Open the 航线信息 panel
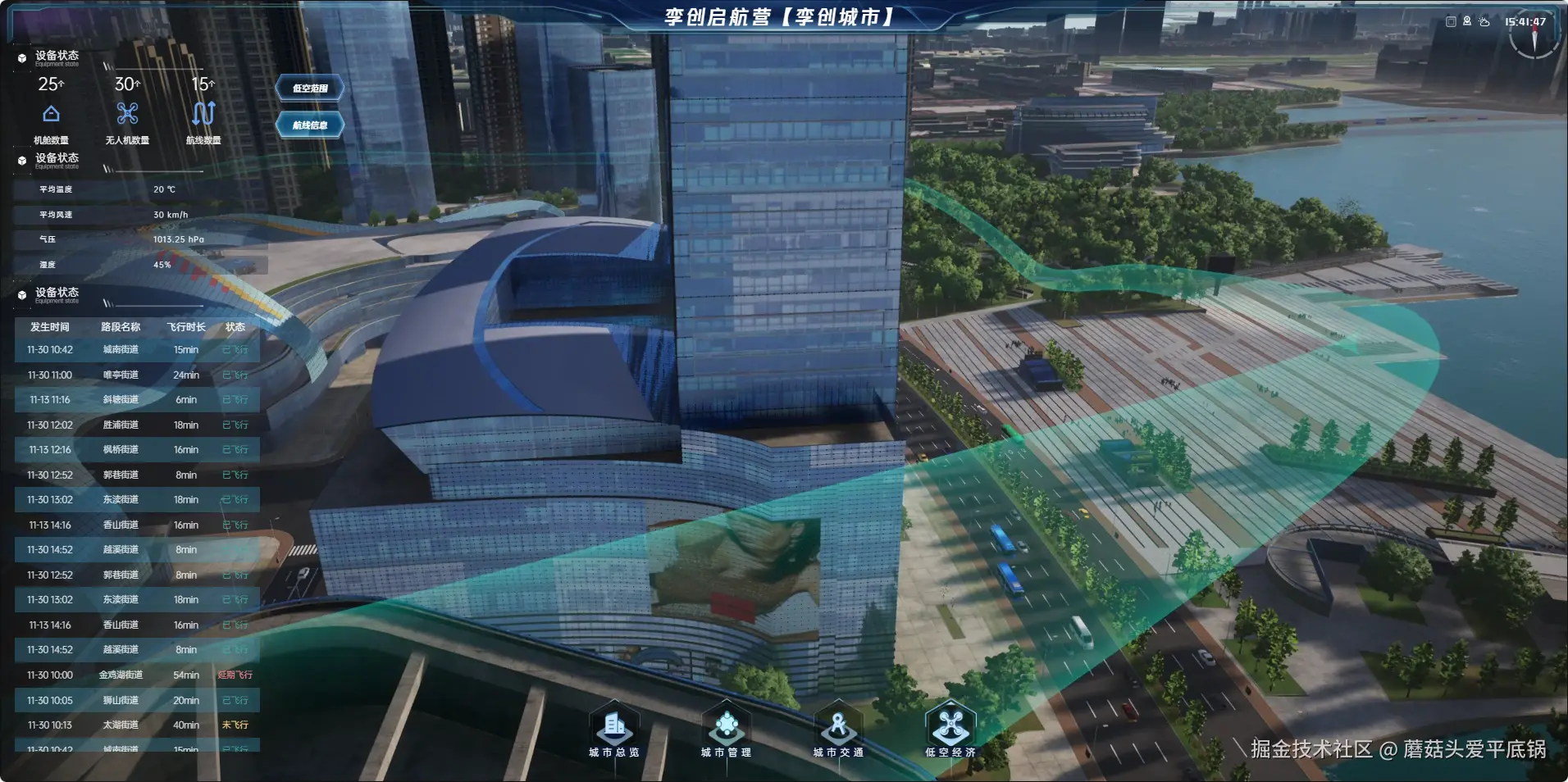 [x=310, y=125]
